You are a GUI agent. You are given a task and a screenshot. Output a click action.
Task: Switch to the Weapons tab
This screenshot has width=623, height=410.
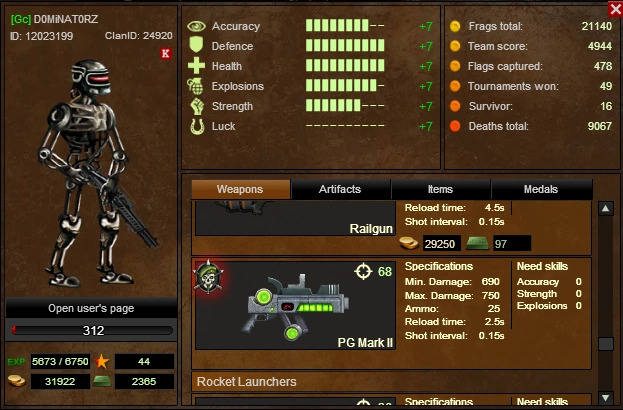click(240, 189)
